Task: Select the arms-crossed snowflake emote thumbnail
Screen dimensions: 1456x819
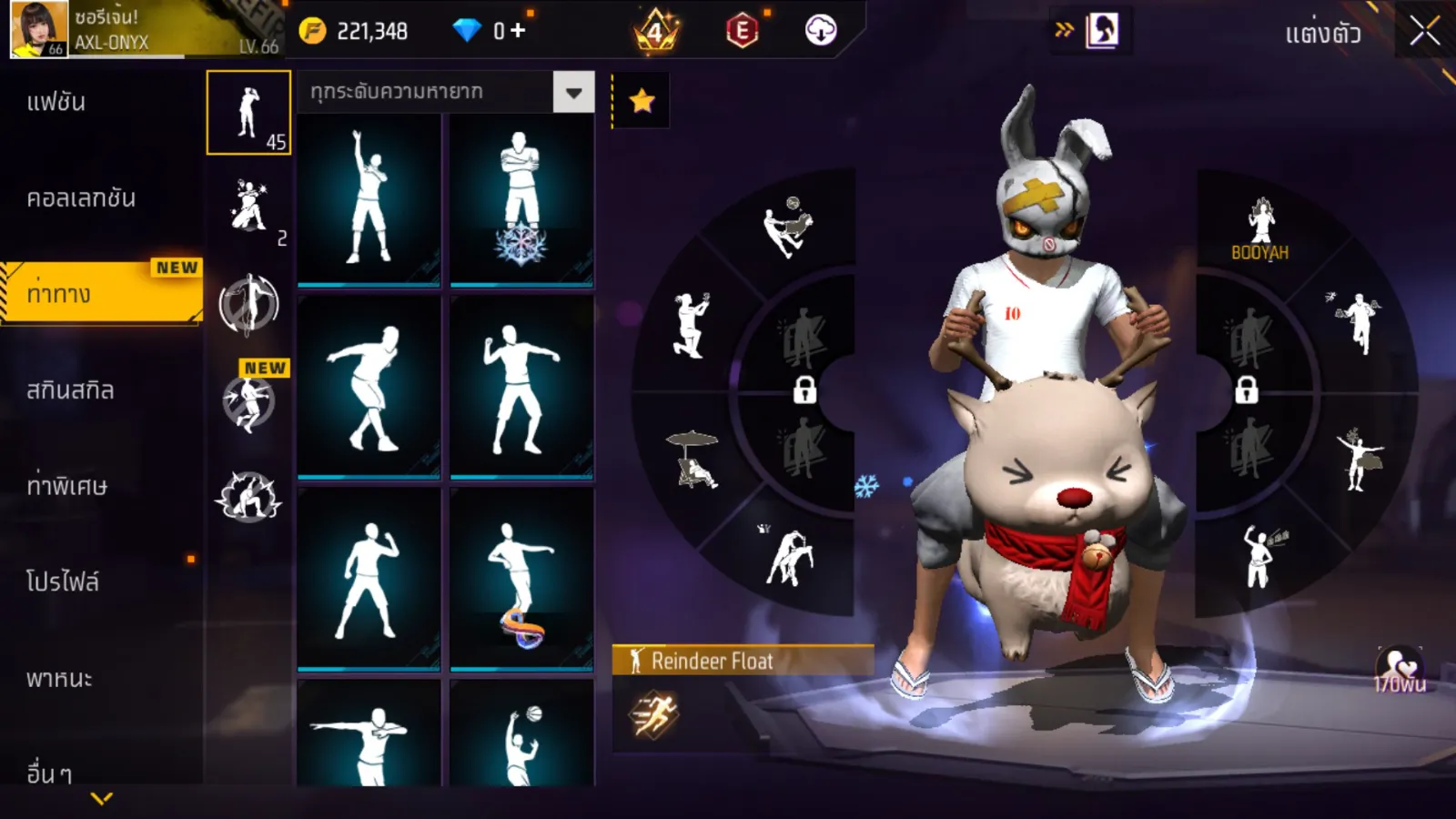Action: coord(521,200)
